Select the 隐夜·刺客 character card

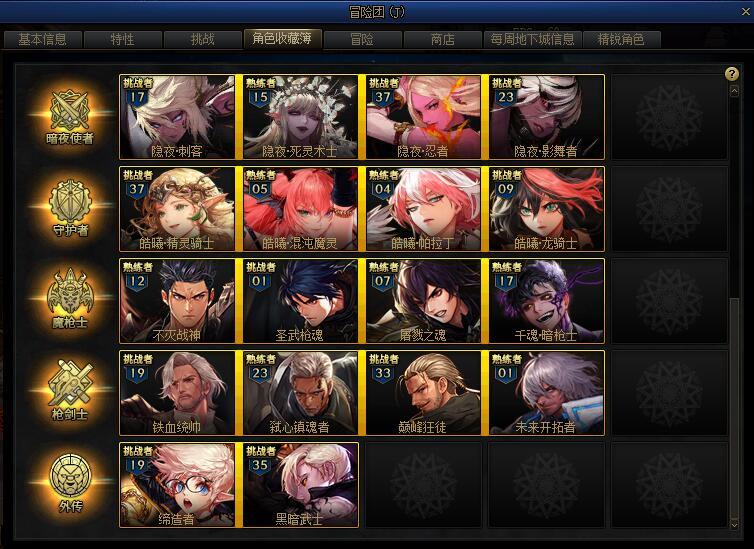tap(177, 117)
